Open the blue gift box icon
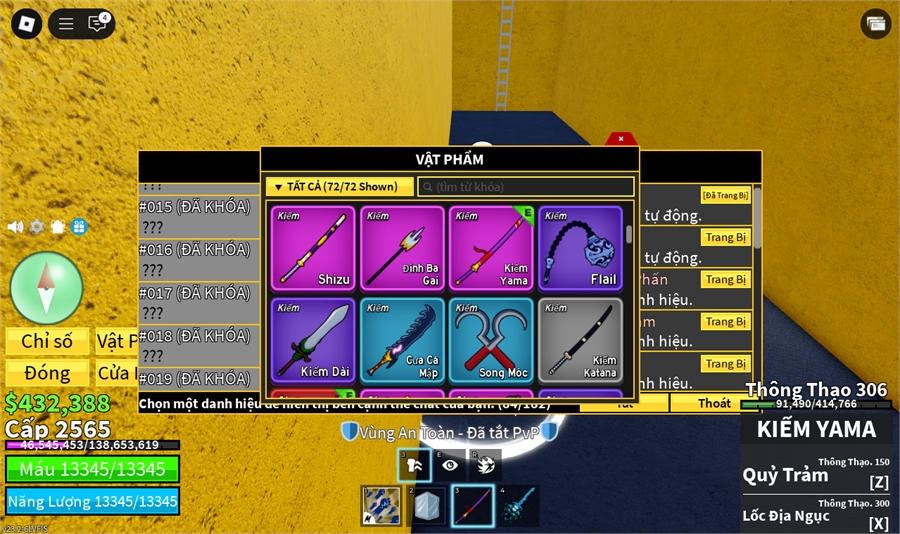The height and width of the screenshot is (534, 900). 79,227
